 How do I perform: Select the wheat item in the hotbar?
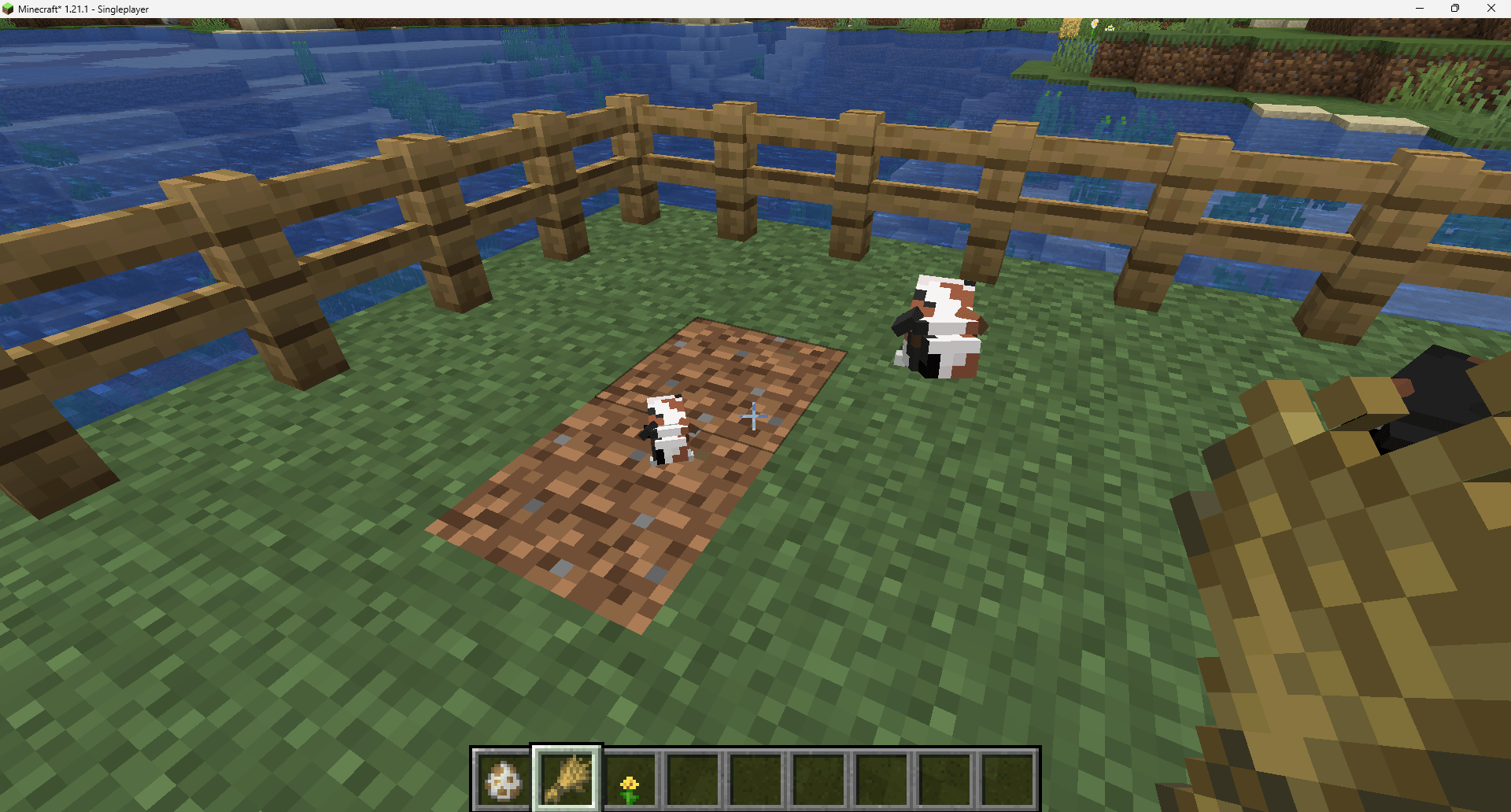(x=566, y=777)
